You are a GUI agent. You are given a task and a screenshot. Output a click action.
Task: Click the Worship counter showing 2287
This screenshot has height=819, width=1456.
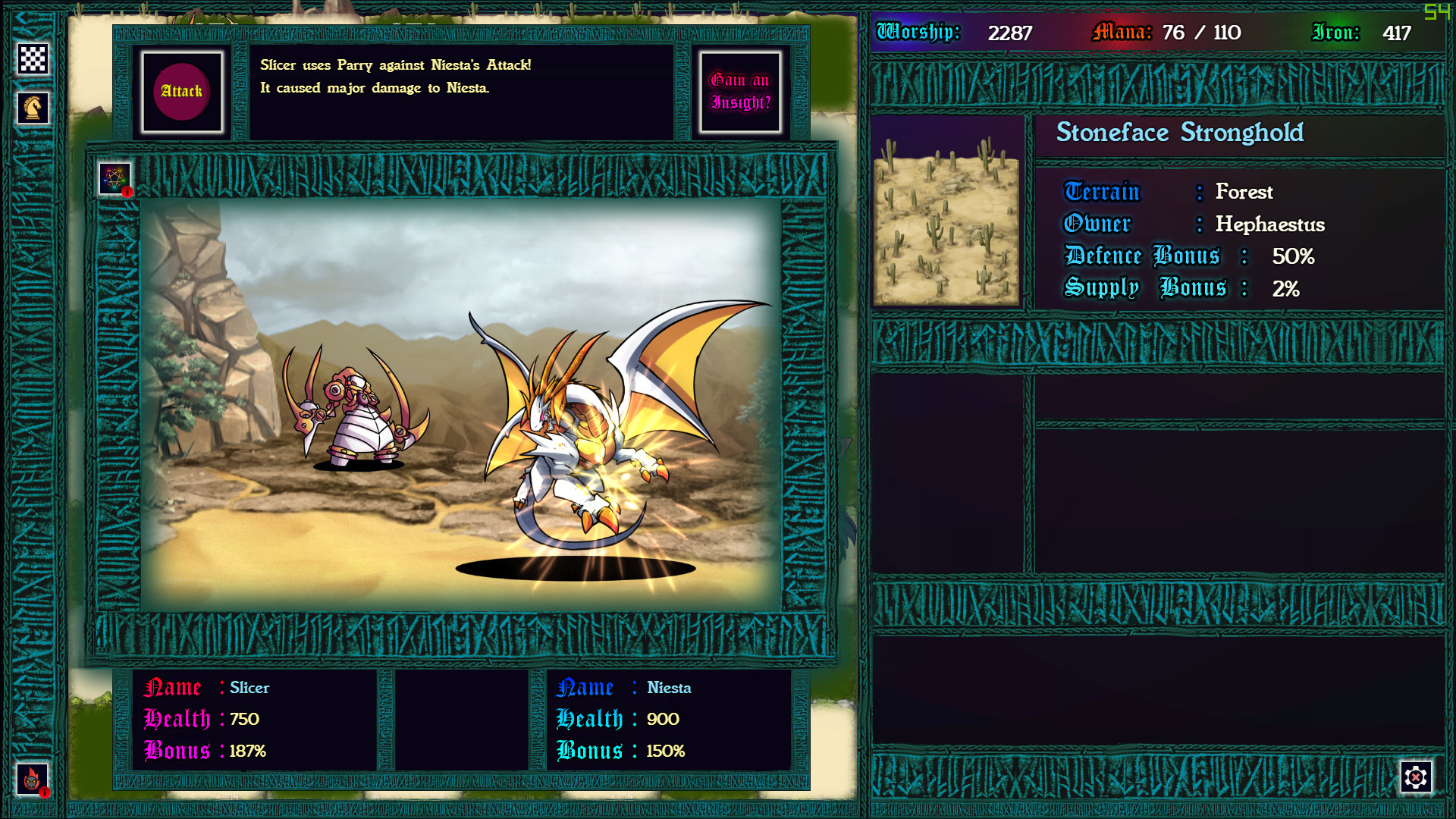[x=1009, y=33]
